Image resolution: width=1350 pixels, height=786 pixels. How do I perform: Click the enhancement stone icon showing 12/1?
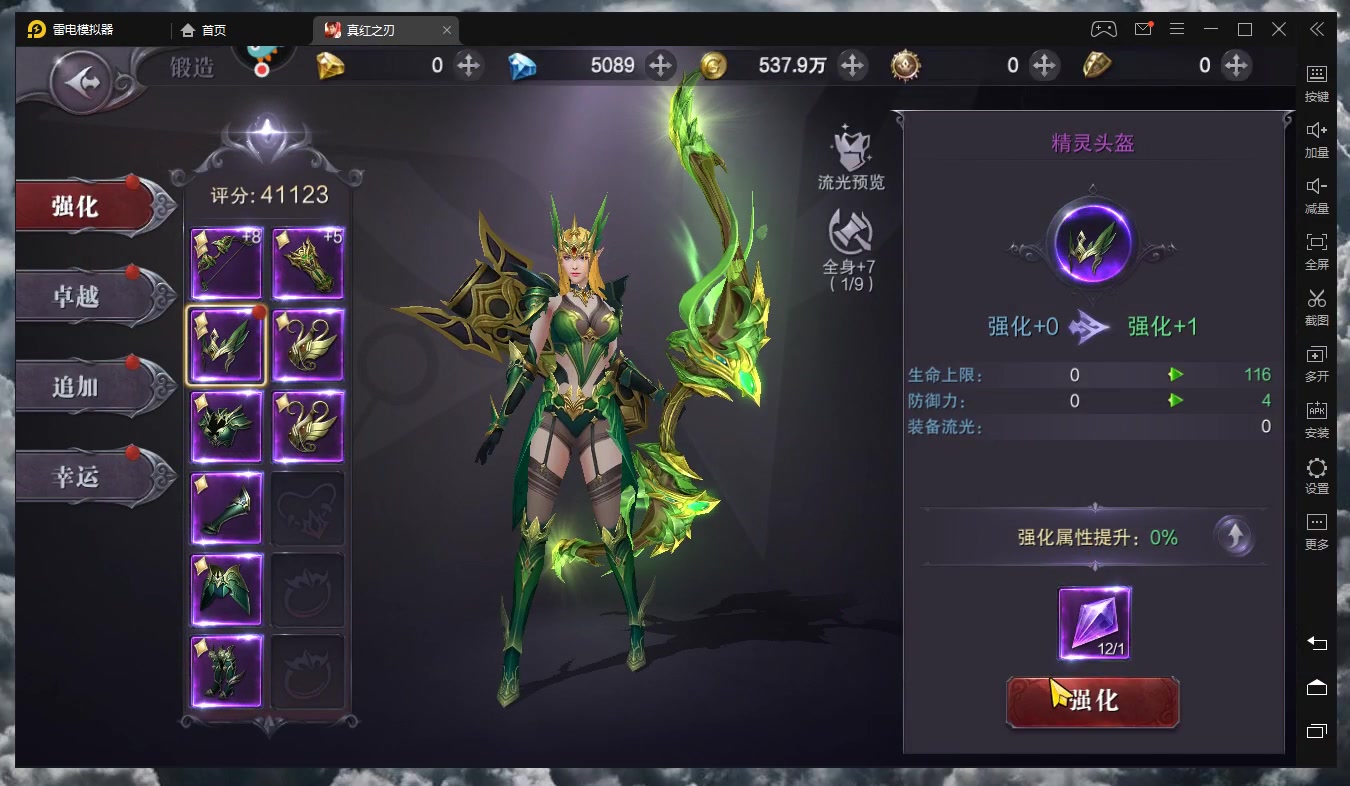pos(1092,625)
